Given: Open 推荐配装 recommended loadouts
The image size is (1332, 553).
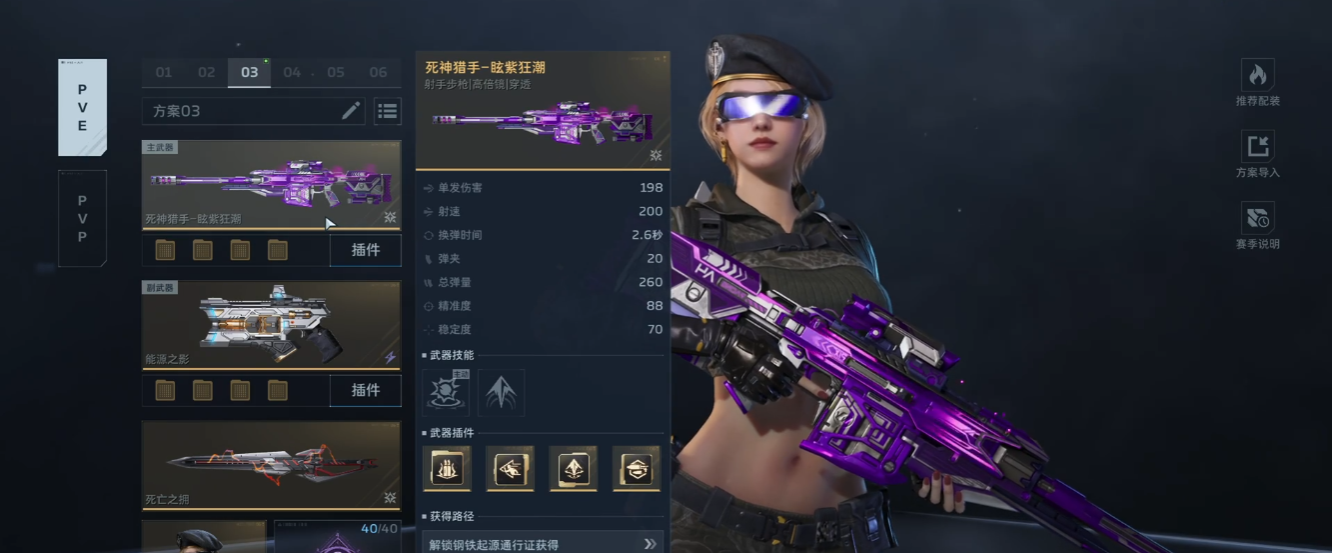Looking at the screenshot, I should pyautogui.click(x=1257, y=82).
